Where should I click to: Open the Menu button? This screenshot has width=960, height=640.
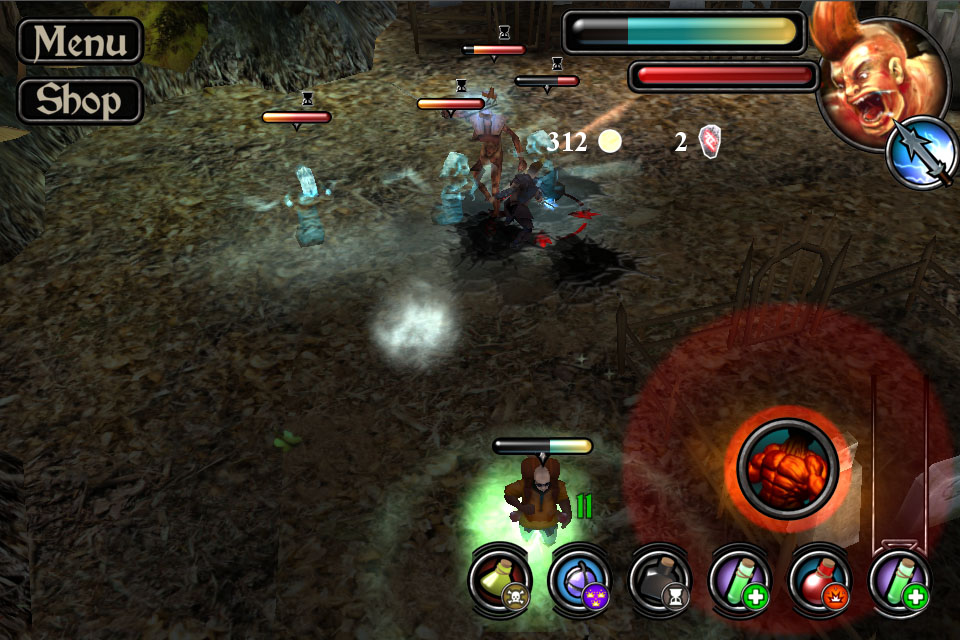pos(80,41)
